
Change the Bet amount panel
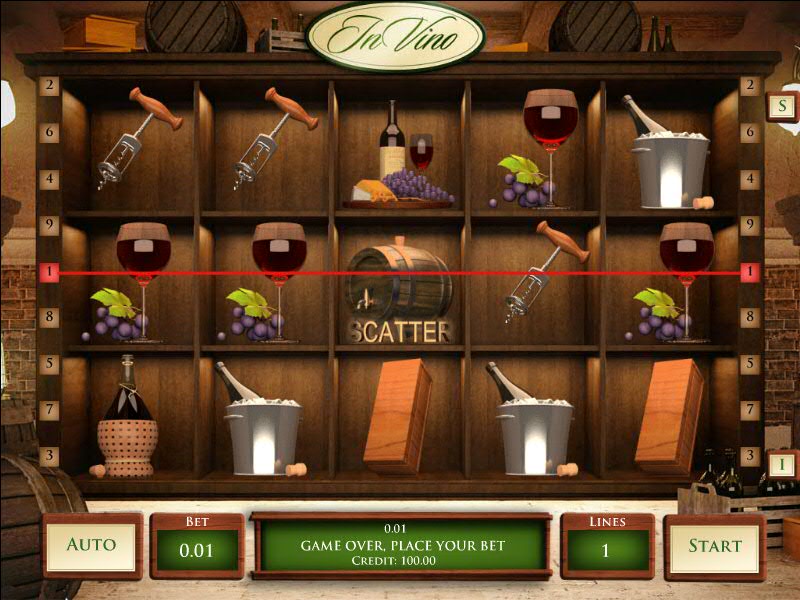point(196,549)
